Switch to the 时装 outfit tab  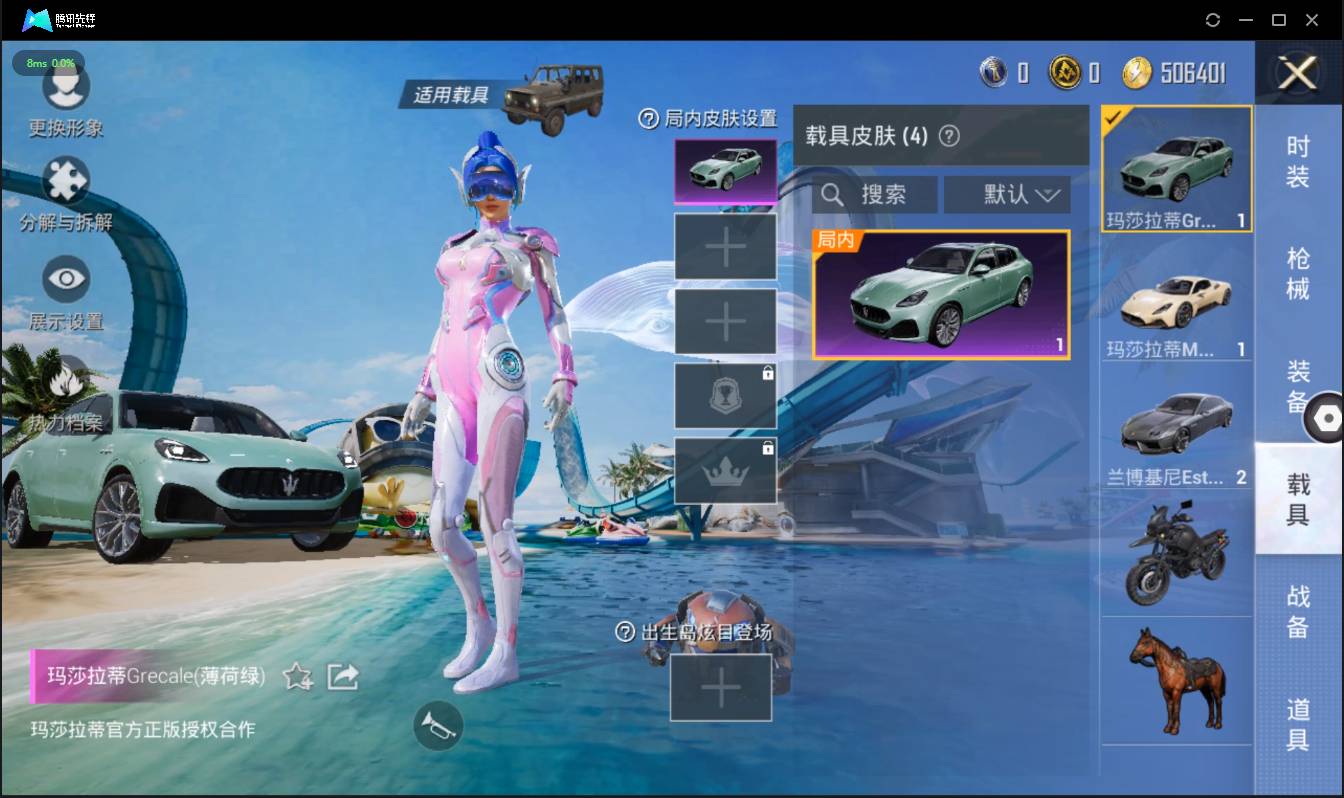pyautogui.click(x=1298, y=161)
